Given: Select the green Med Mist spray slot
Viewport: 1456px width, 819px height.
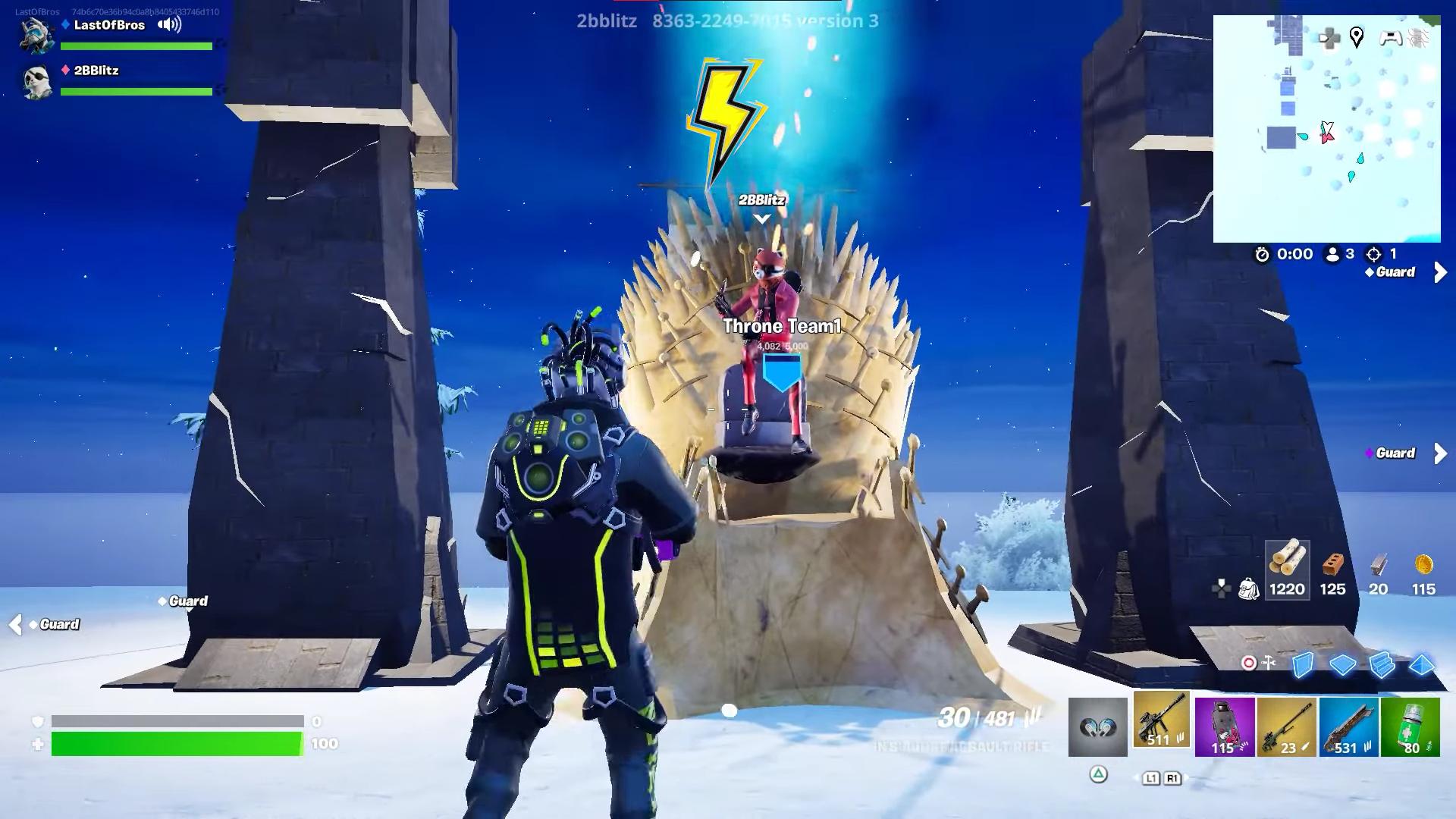Looking at the screenshot, I should point(1410,727).
